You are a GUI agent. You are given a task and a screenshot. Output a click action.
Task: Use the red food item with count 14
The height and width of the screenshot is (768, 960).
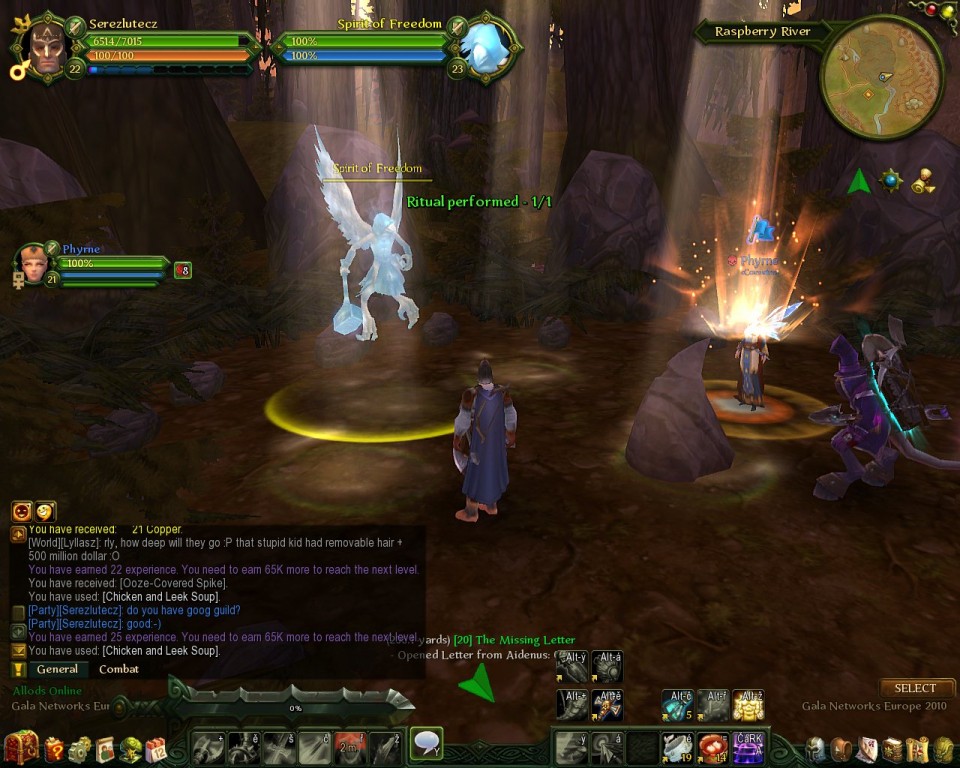tap(712, 747)
